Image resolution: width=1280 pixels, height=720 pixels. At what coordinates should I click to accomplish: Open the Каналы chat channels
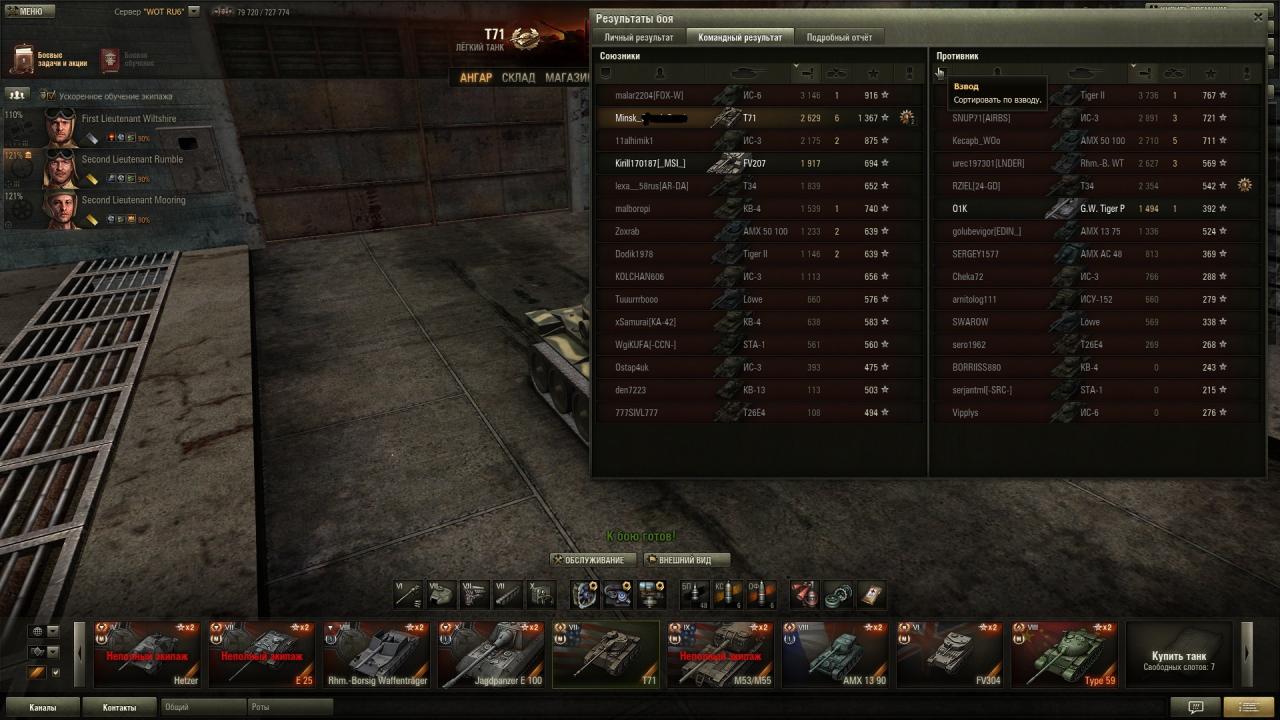(43, 707)
